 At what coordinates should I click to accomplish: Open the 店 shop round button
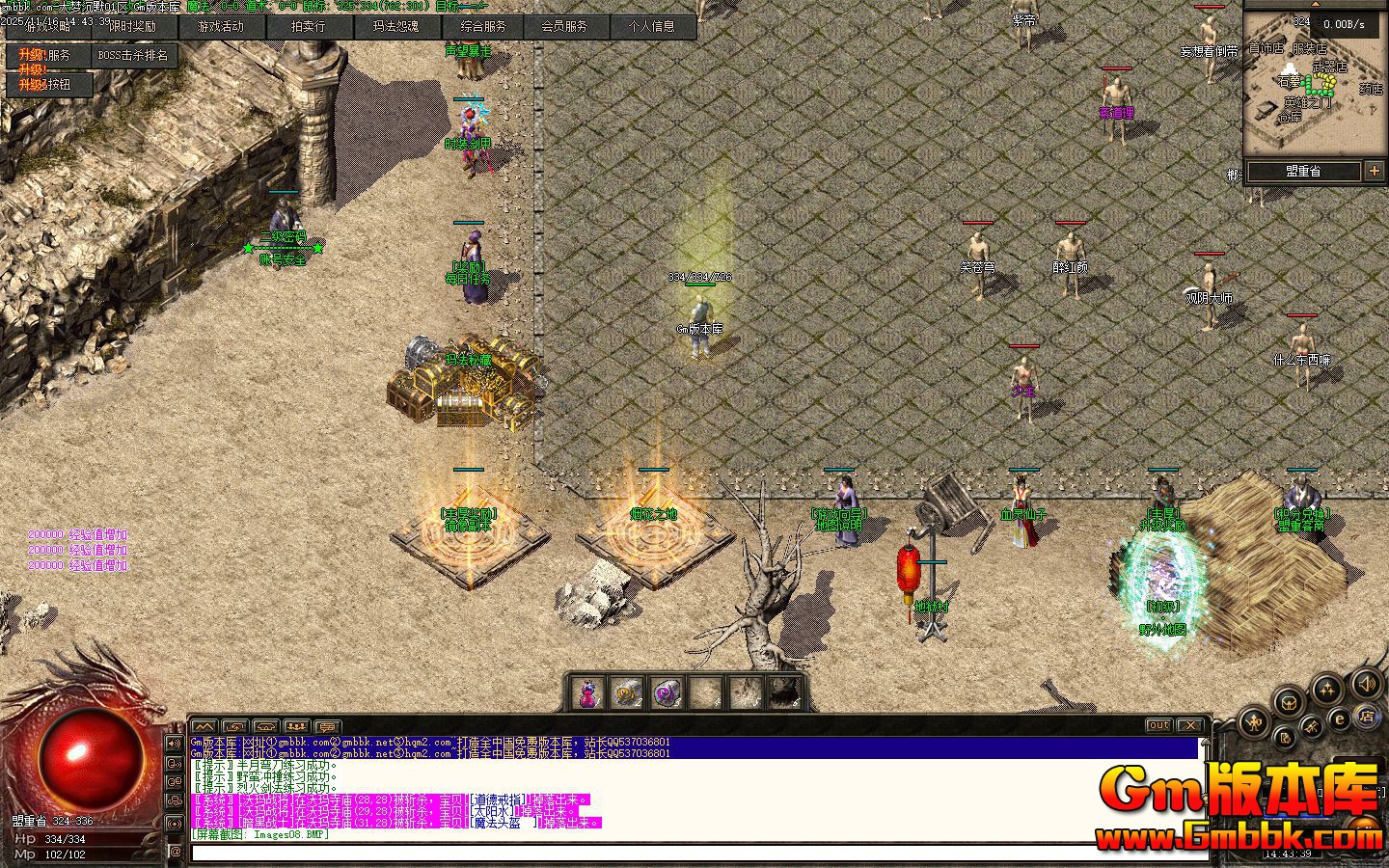pos(1366,717)
